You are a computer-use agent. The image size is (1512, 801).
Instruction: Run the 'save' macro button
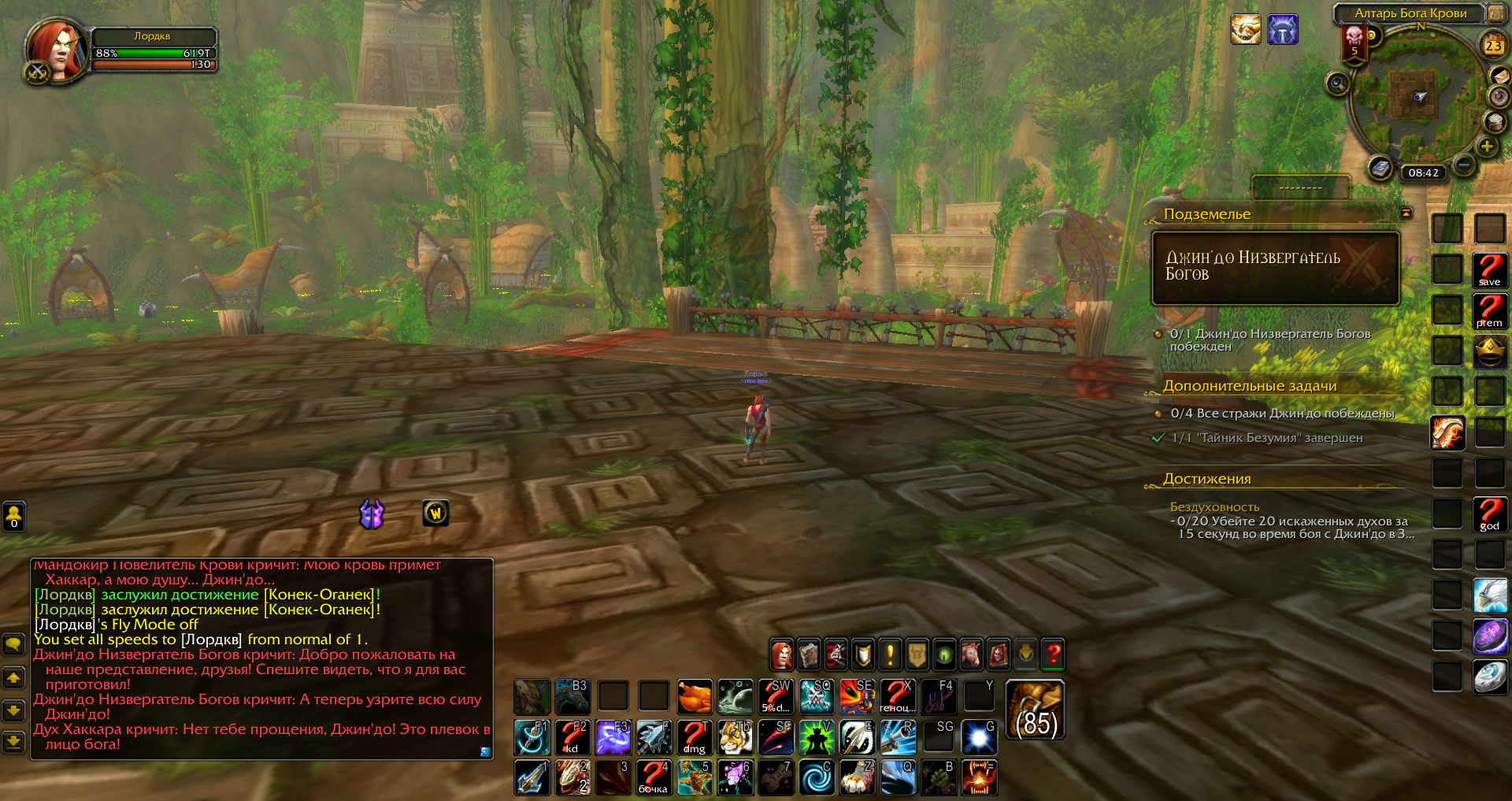coord(1490,270)
